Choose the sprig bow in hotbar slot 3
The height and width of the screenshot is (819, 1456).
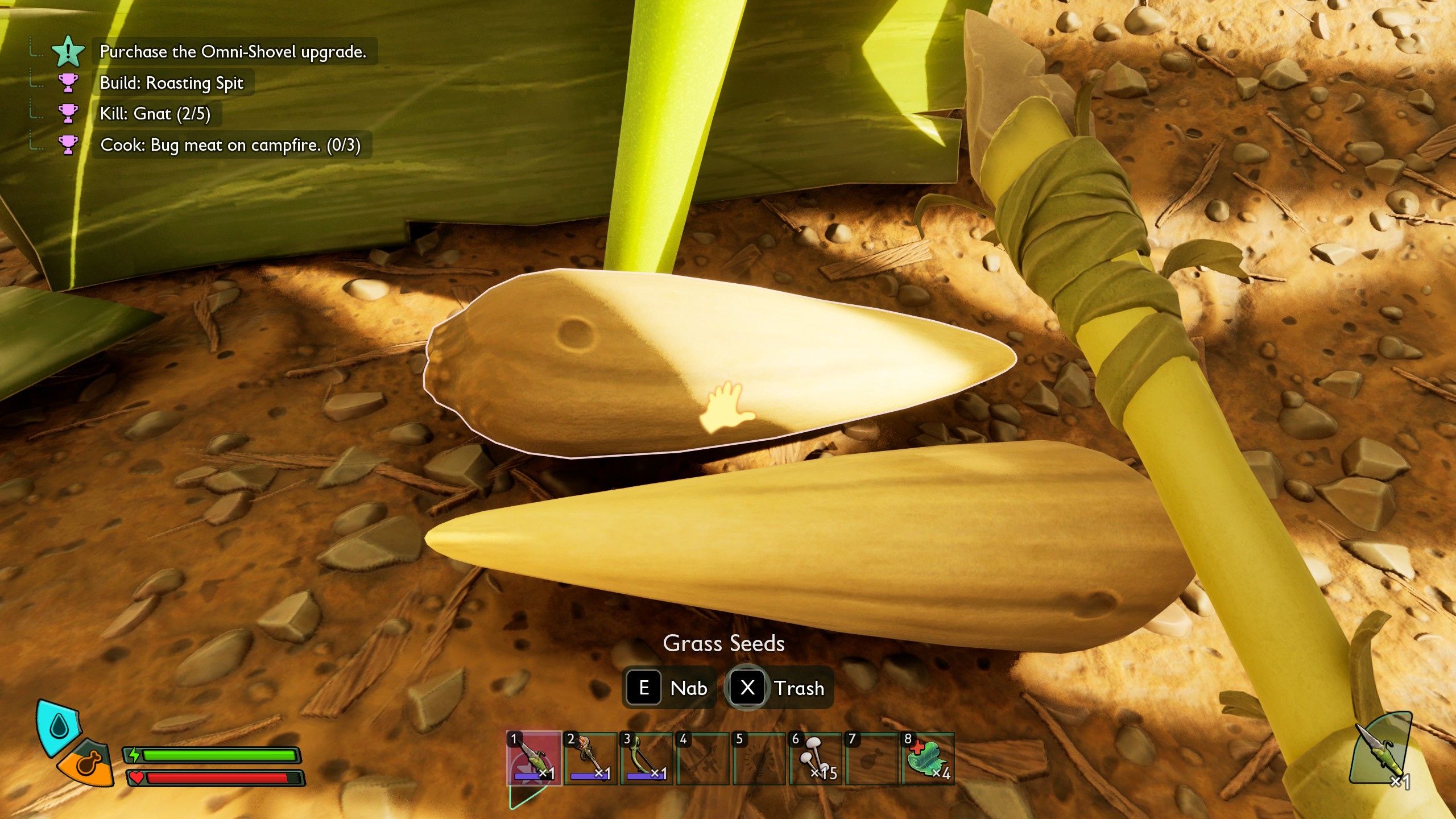(x=646, y=758)
